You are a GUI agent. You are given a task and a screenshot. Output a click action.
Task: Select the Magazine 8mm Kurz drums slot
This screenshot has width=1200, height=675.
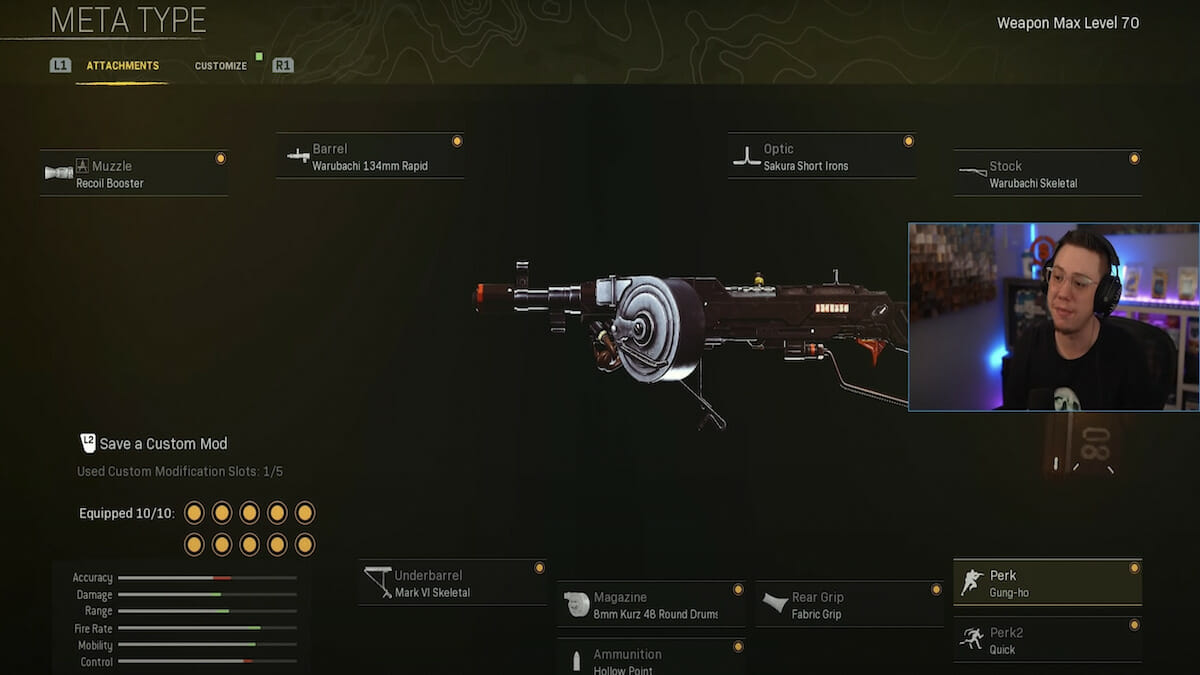(651, 605)
